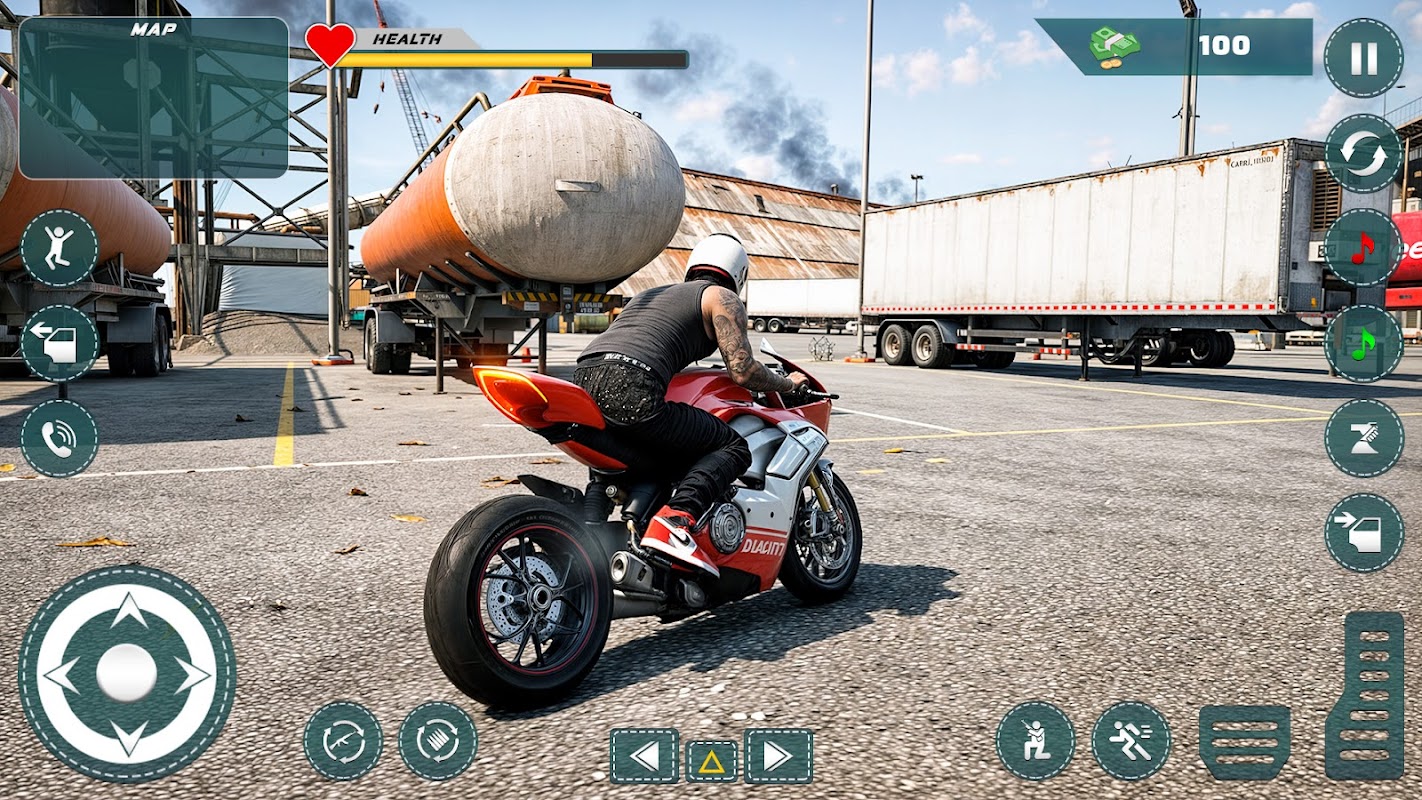This screenshot has height=800, width=1422.
Task: Select the kneeling shooter stance icon
Action: (1035, 741)
